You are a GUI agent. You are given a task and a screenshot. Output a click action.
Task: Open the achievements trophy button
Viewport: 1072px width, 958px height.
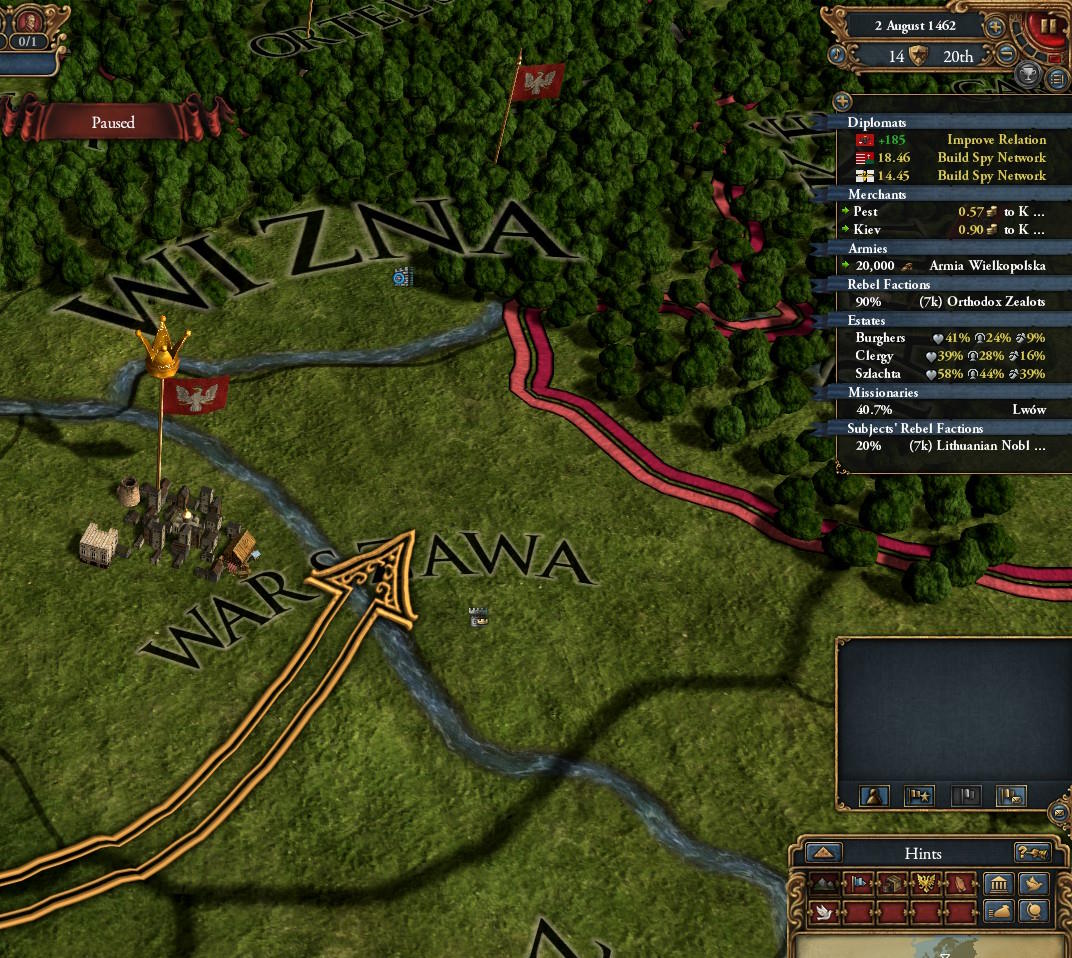coord(1028,73)
